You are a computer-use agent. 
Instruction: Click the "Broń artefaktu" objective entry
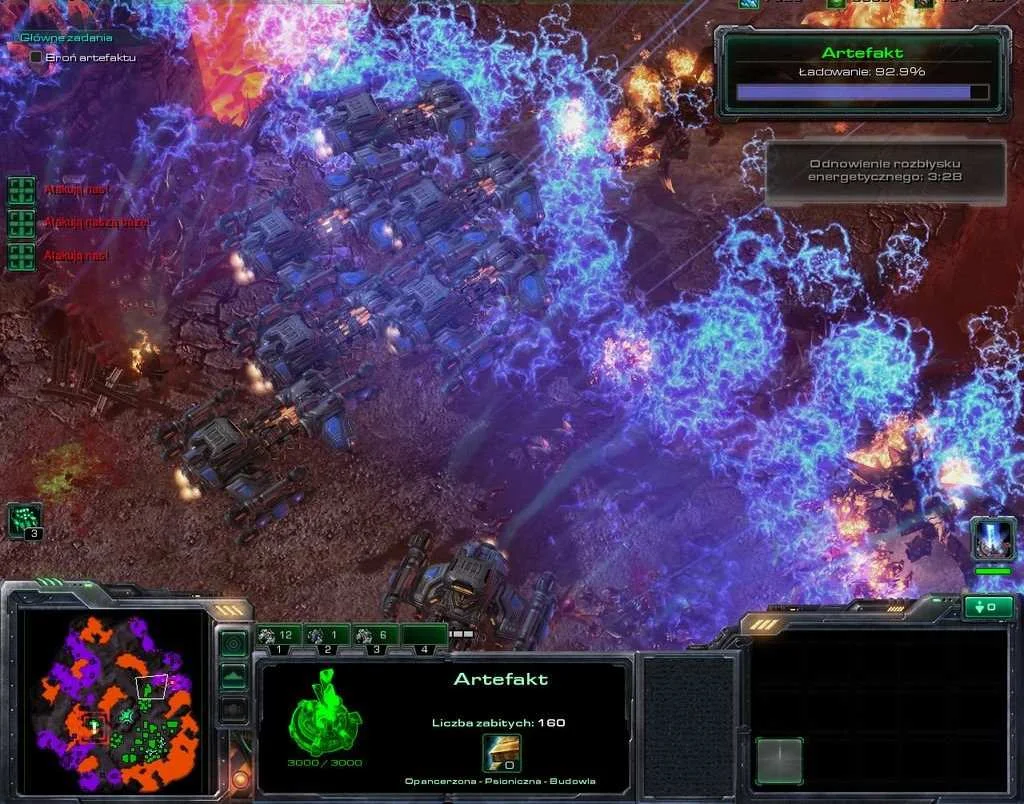coord(88,58)
